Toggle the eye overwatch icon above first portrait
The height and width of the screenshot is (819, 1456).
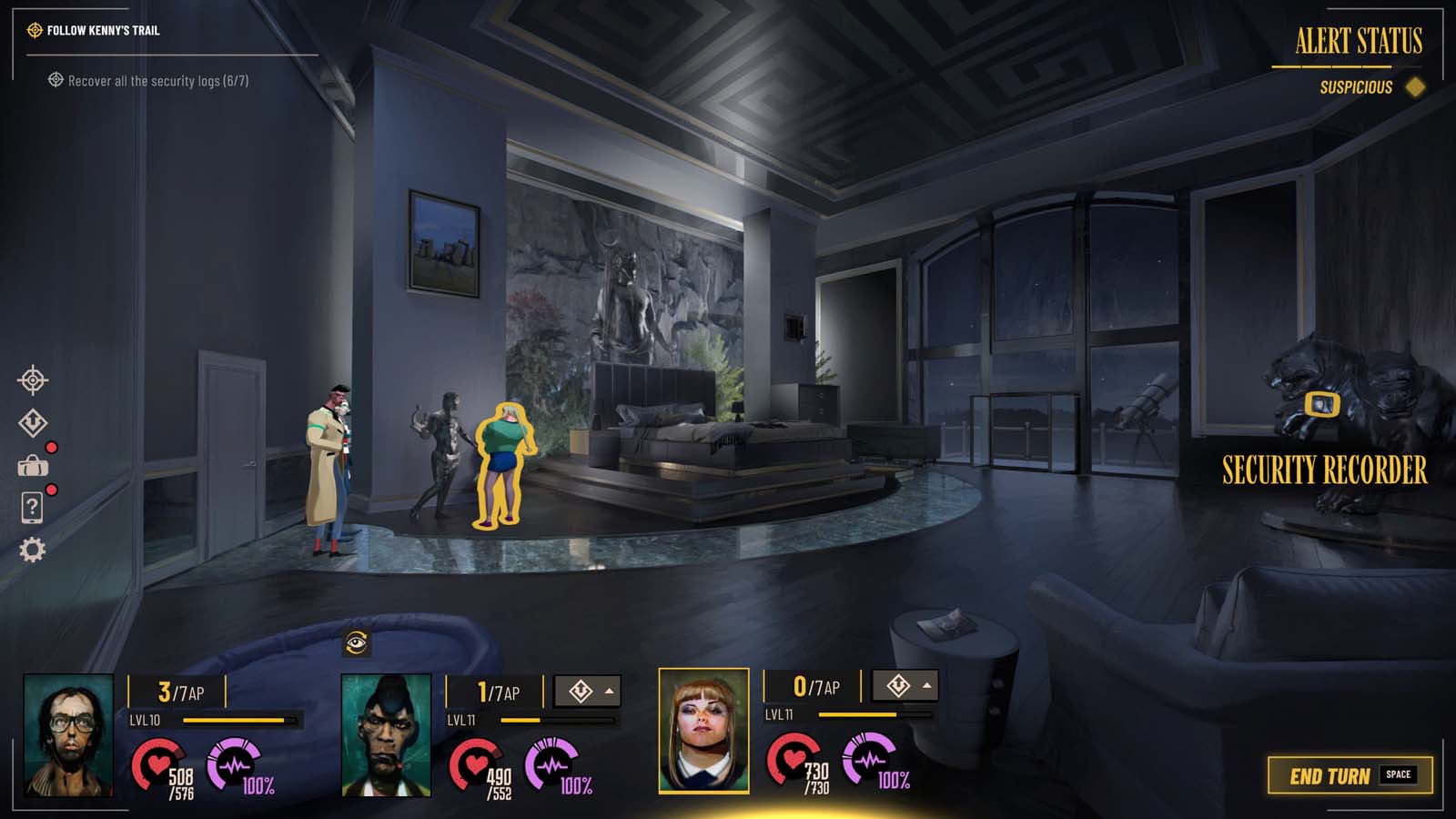(x=355, y=642)
